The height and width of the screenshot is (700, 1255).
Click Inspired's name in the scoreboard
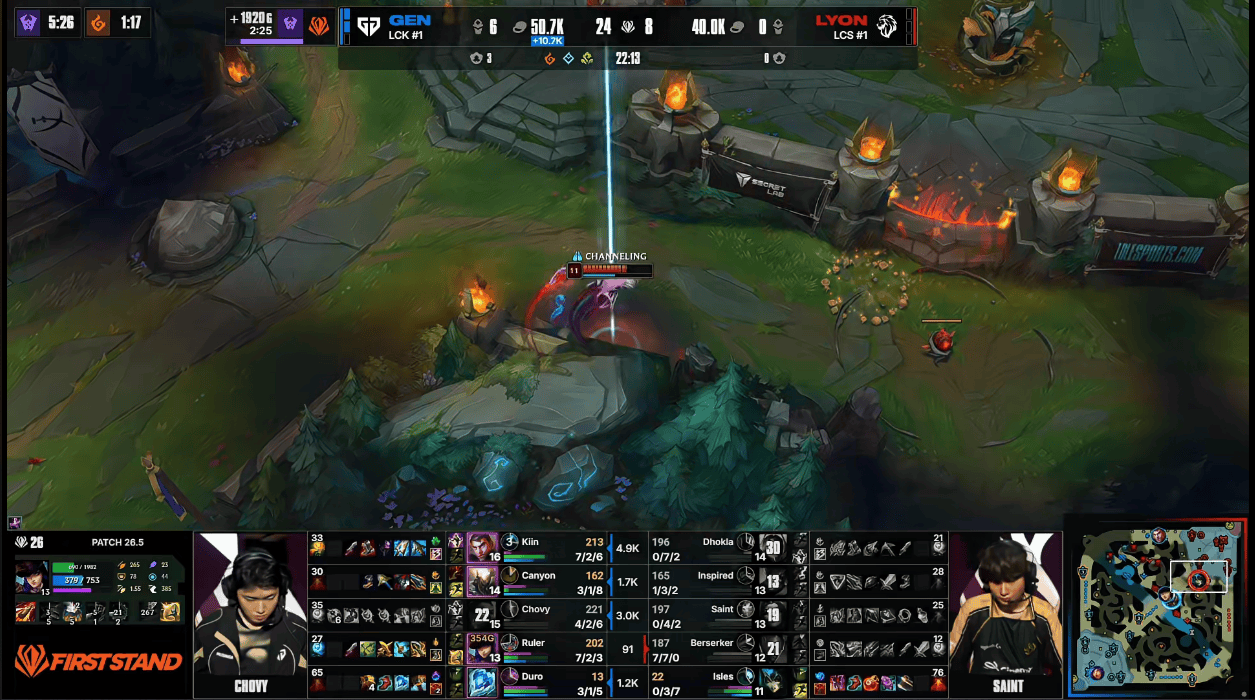pyautogui.click(x=715, y=576)
